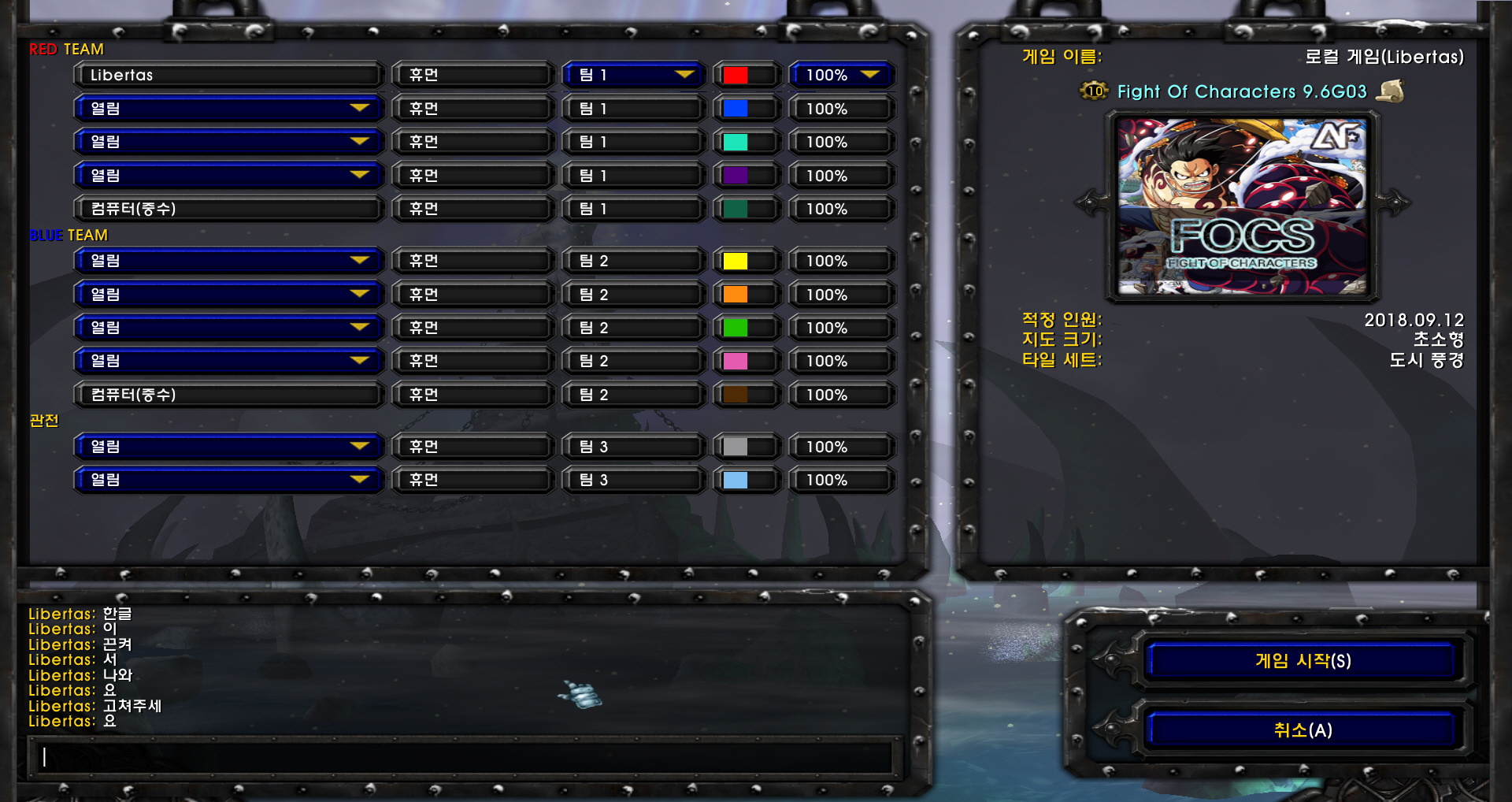
Task: Open the open-slot dropdown beside the blue swatch
Action: coord(228,109)
